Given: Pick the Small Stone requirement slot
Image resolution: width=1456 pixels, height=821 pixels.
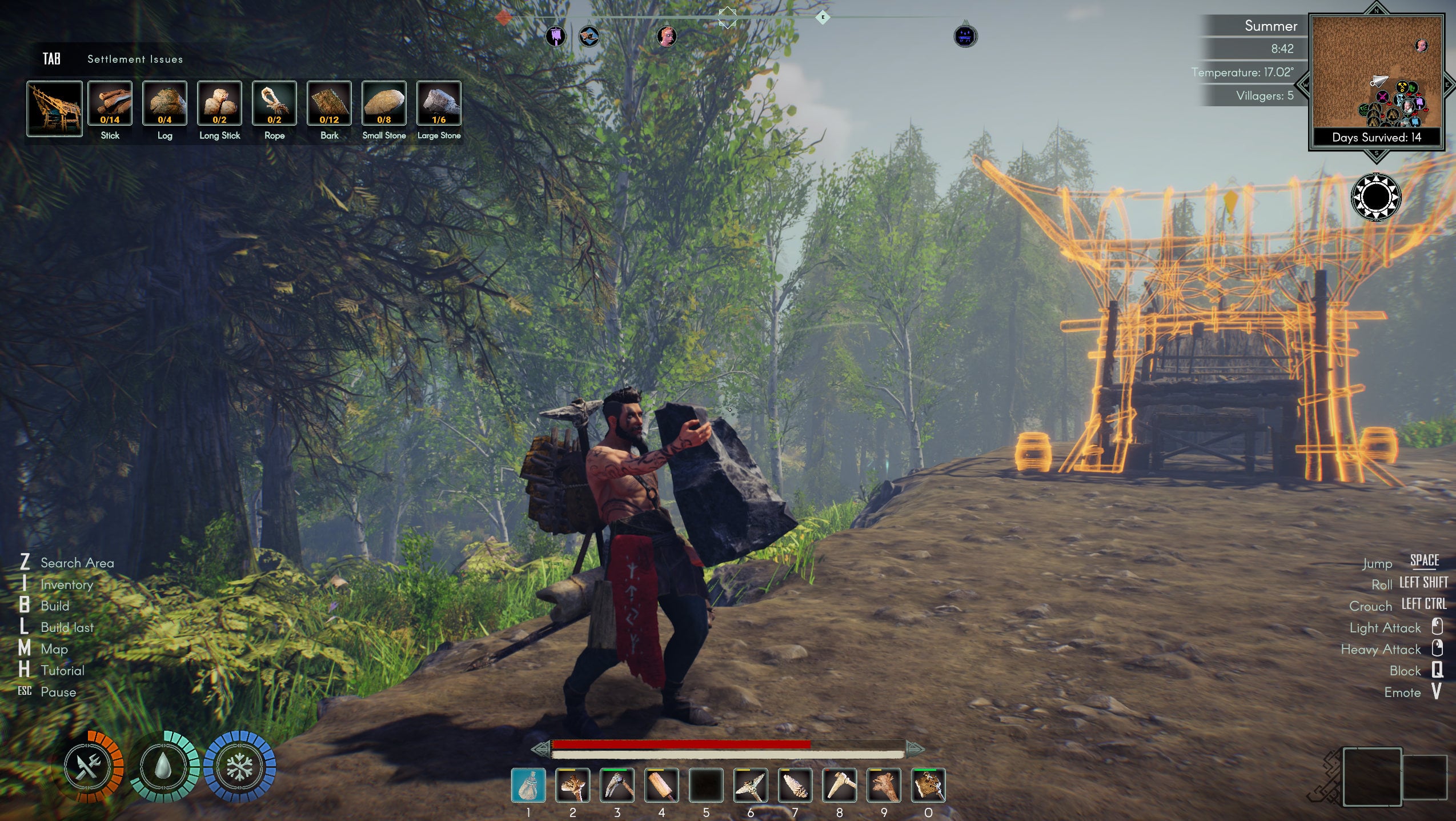Looking at the screenshot, I should (384, 103).
